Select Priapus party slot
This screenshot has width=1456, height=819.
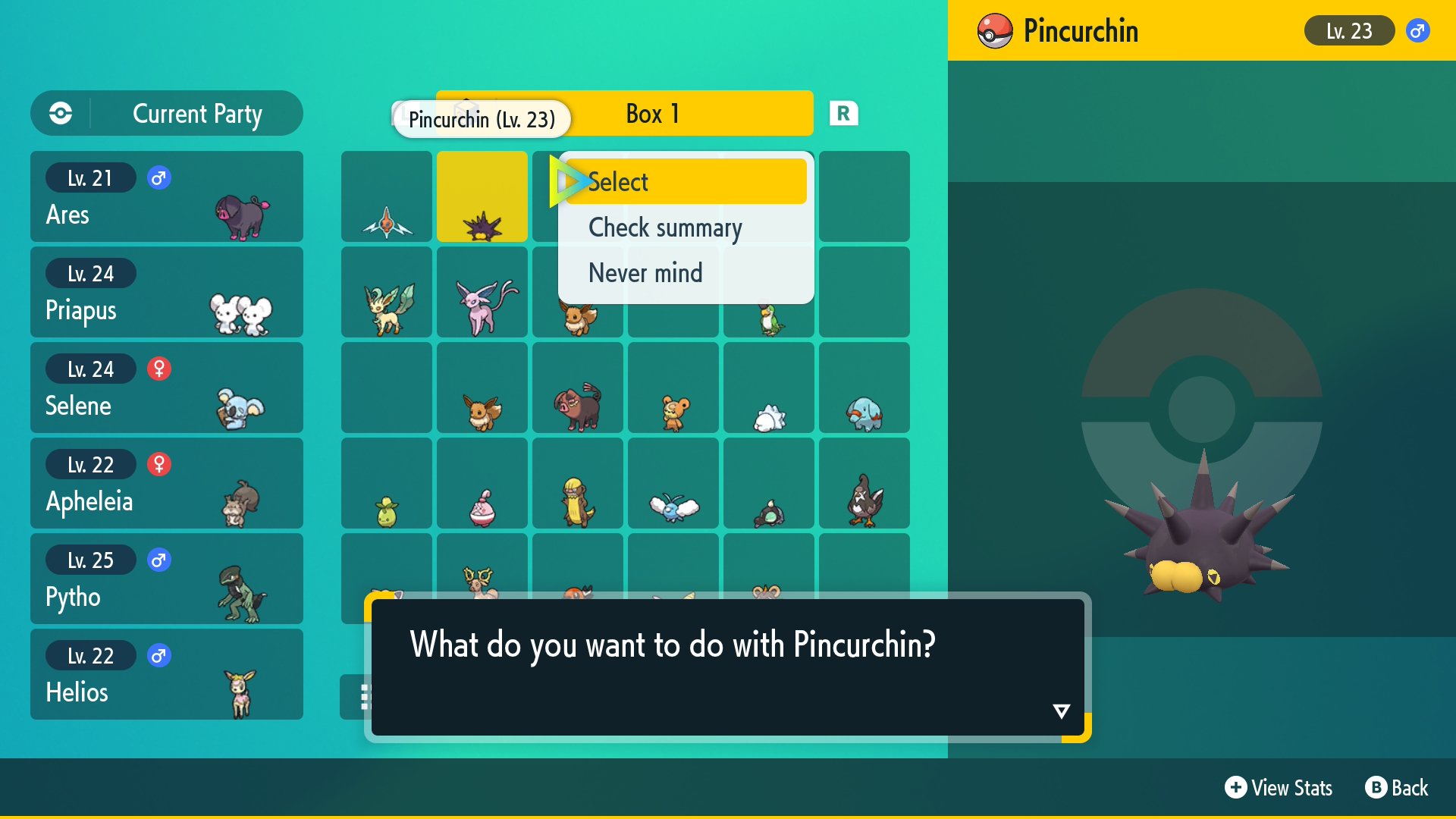(167, 292)
